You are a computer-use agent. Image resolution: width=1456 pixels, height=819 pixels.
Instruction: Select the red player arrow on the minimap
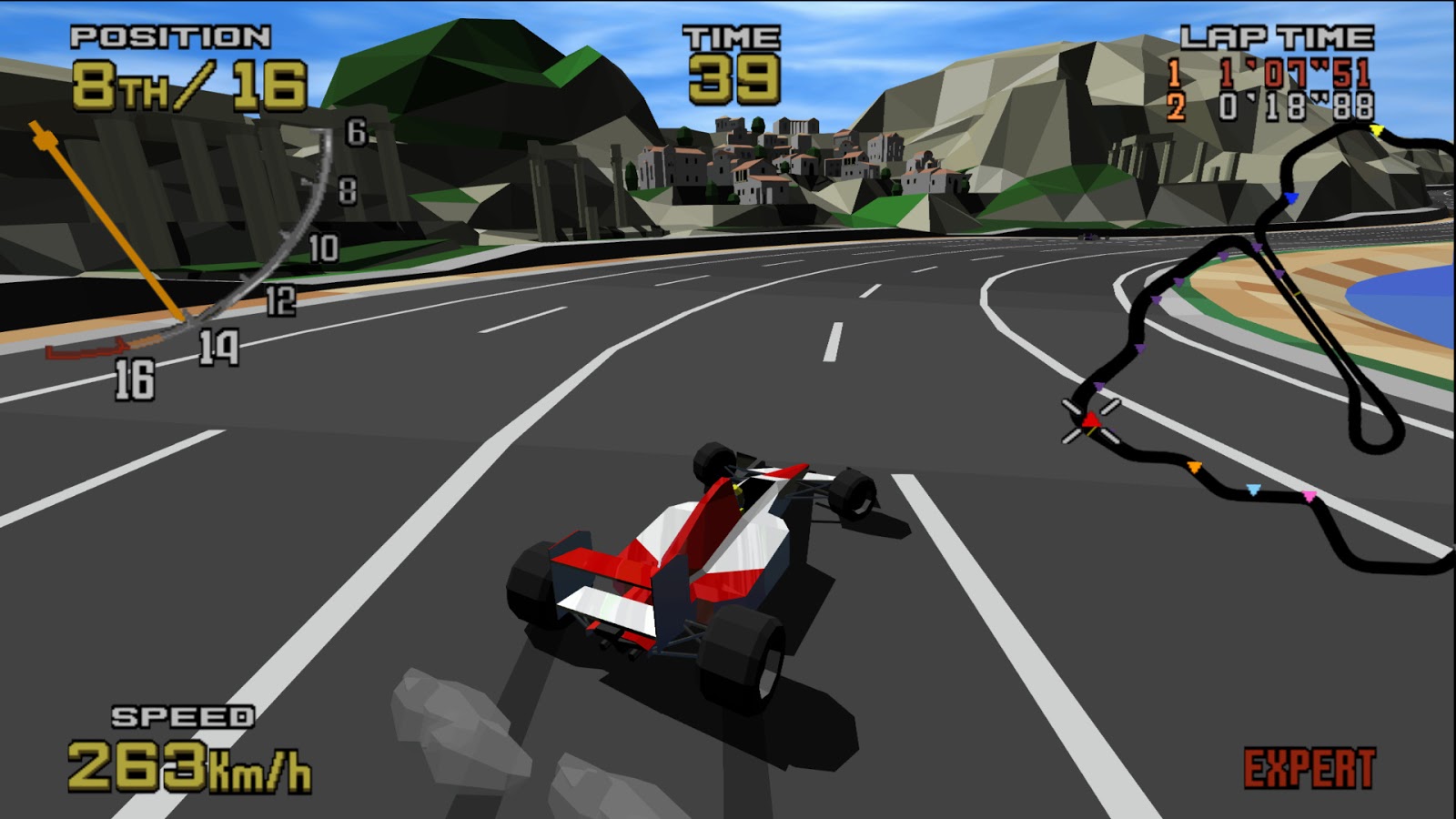pyautogui.click(x=1090, y=420)
